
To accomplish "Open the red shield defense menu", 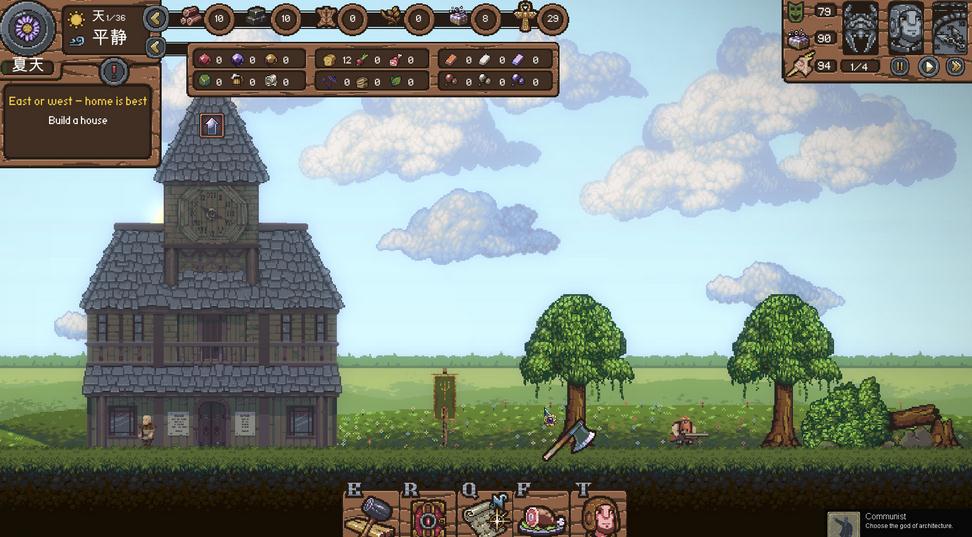I will coord(430,516).
